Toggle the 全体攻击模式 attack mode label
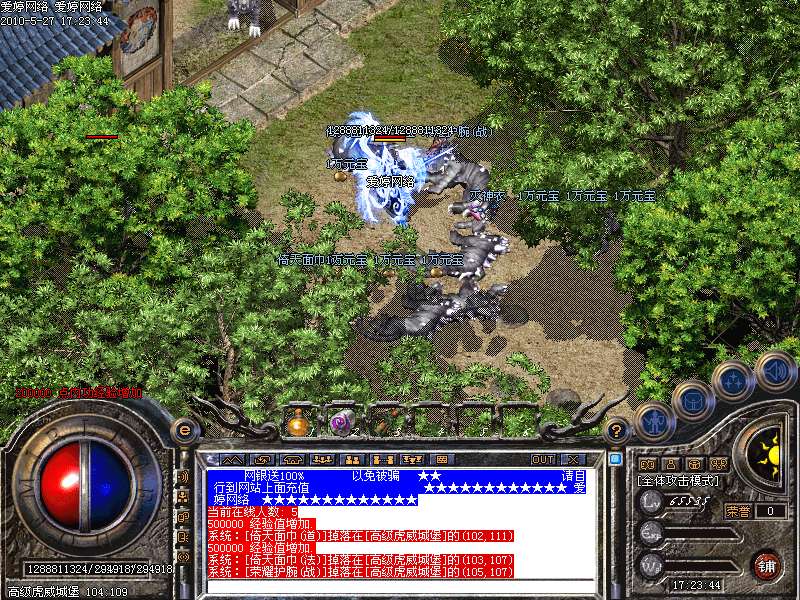The height and width of the screenshot is (600, 800). coord(681,481)
